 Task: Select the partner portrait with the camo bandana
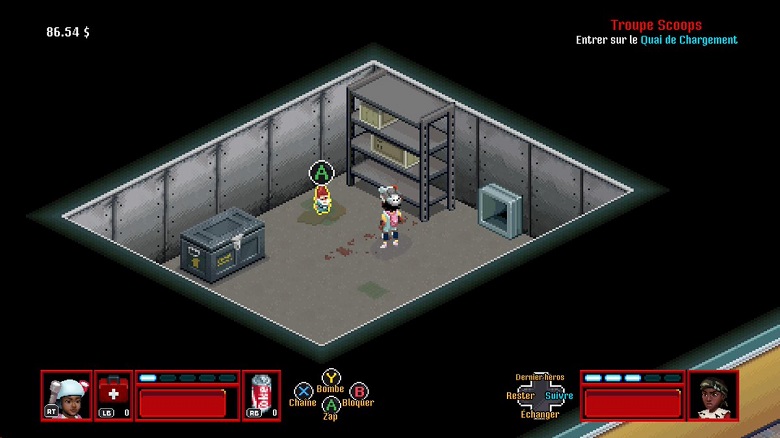[x=713, y=395]
